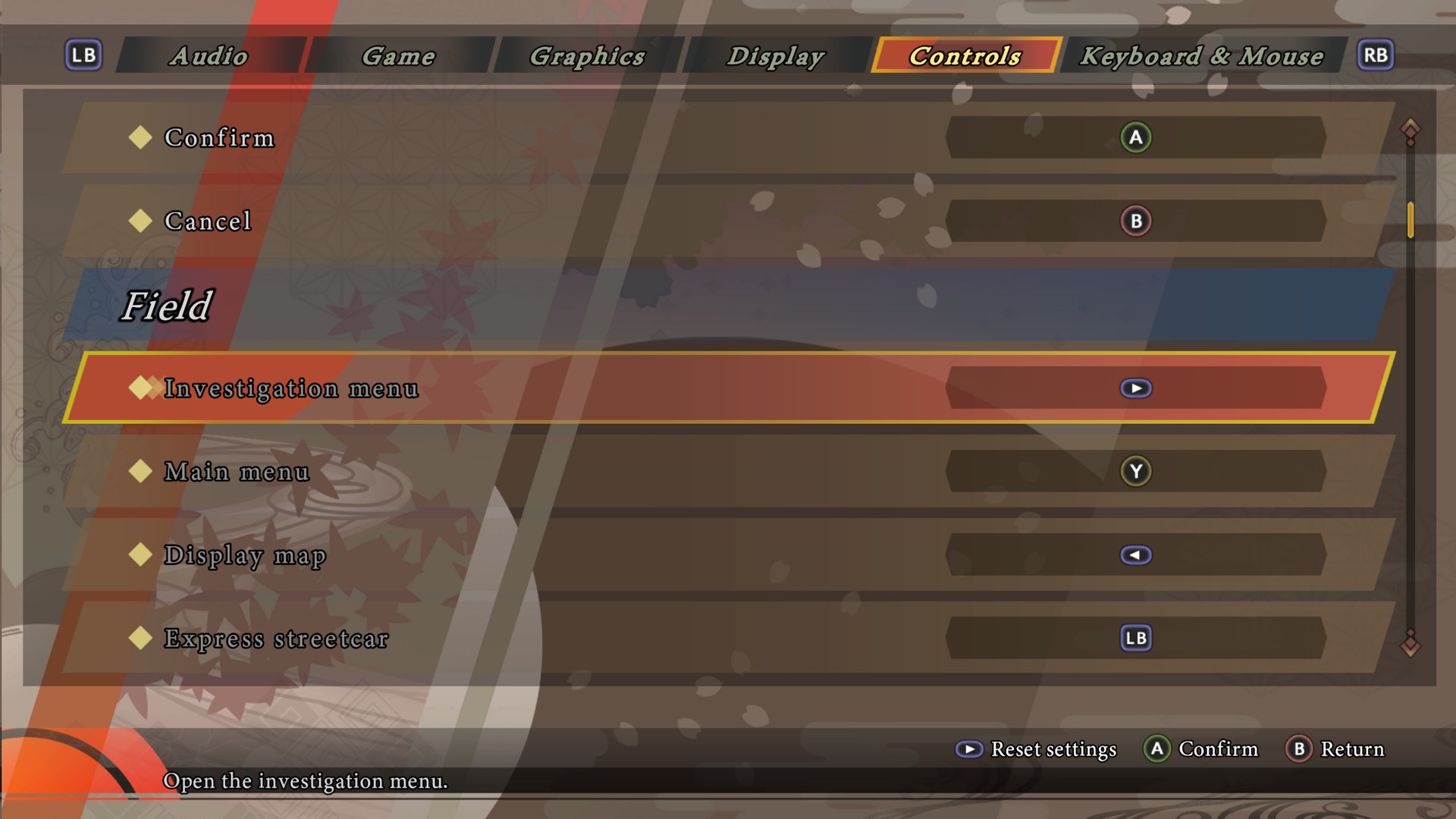Click the Y button icon for Main menu
Screen dimensions: 1456x819
pos(1135,471)
